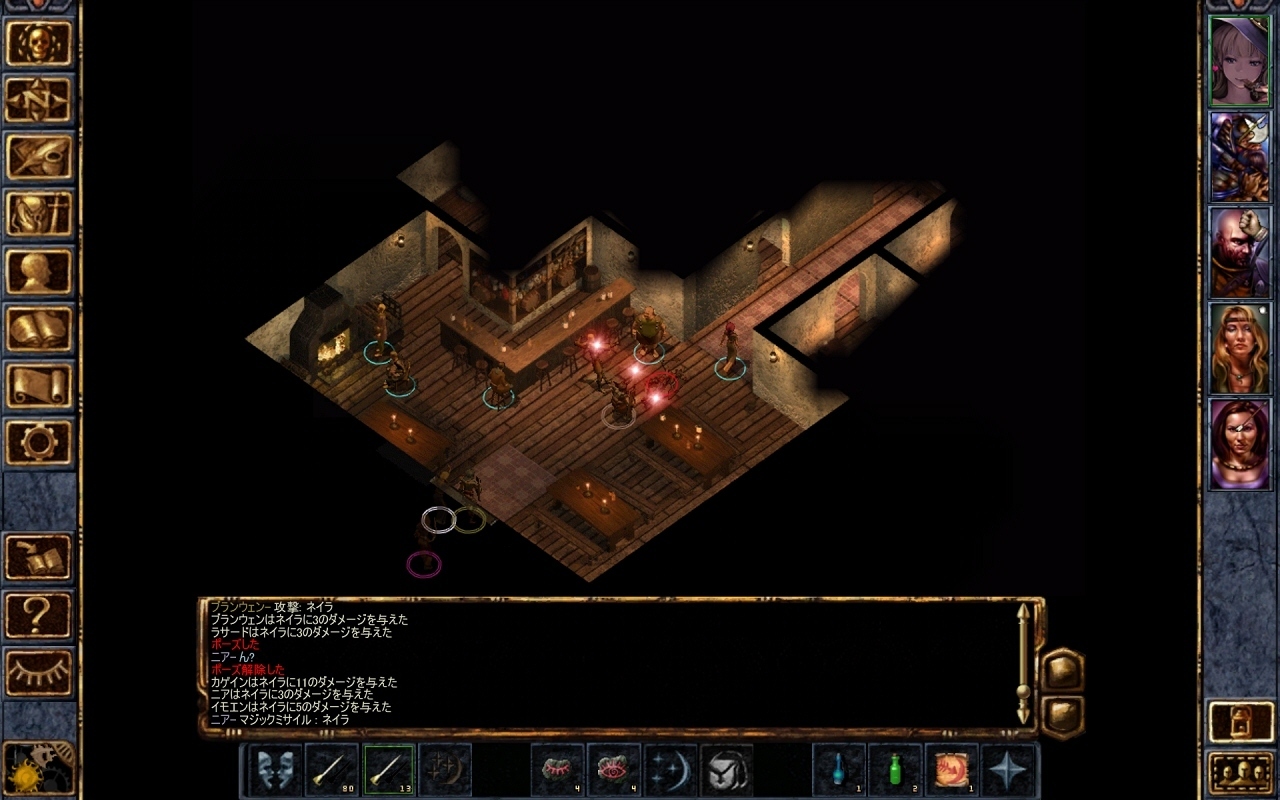Open help with the question mark button
The height and width of the screenshot is (800, 1280).
(x=40, y=614)
